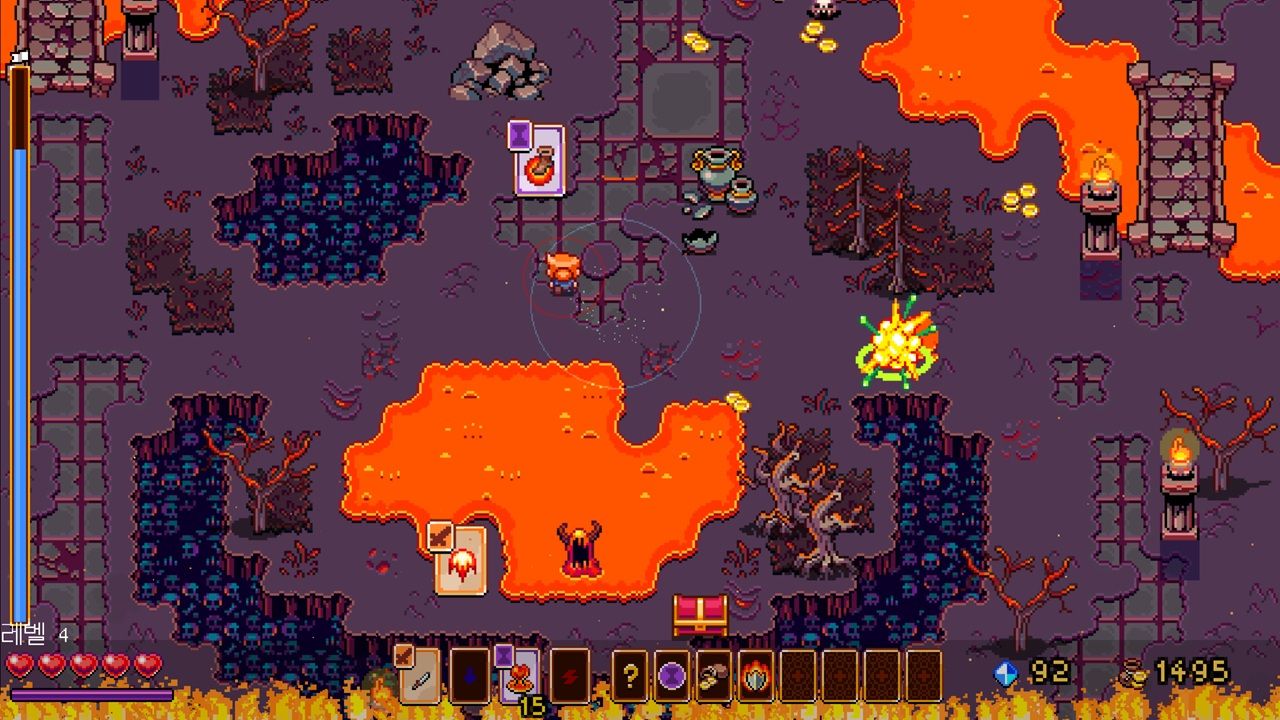Select the flaming shield card
1280x720 pixels.
757,677
